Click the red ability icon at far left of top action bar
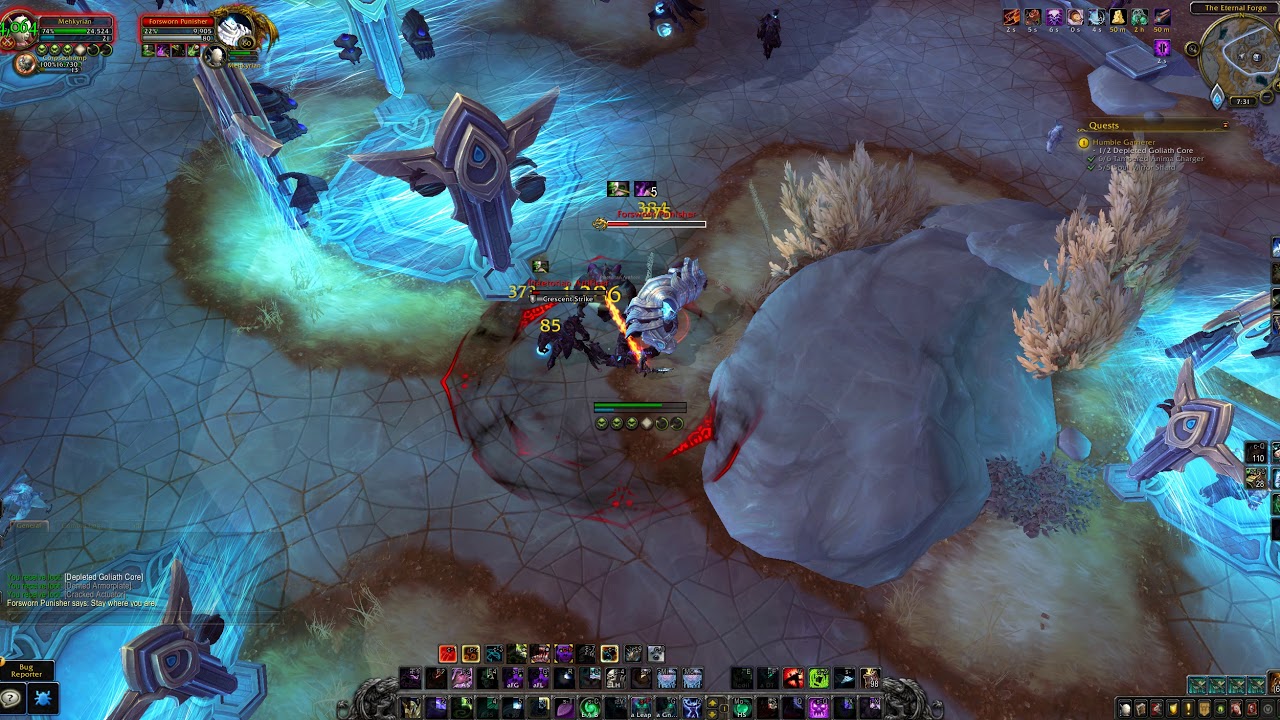Image resolution: width=1280 pixels, height=720 pixels. pos(446,651)
